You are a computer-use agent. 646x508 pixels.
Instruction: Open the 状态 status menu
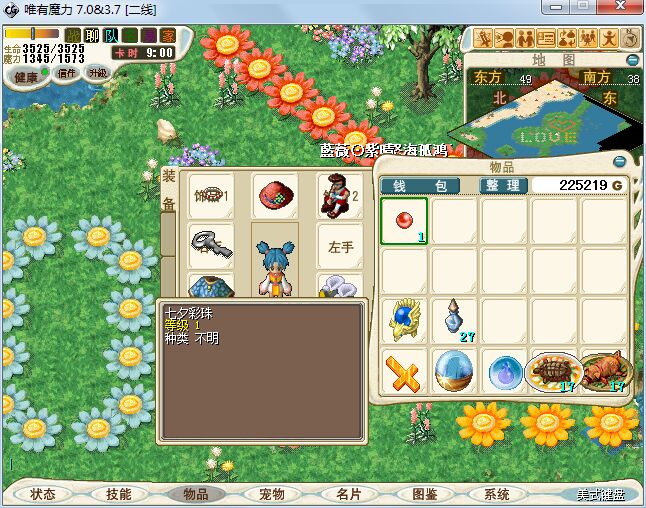[43, 494]
